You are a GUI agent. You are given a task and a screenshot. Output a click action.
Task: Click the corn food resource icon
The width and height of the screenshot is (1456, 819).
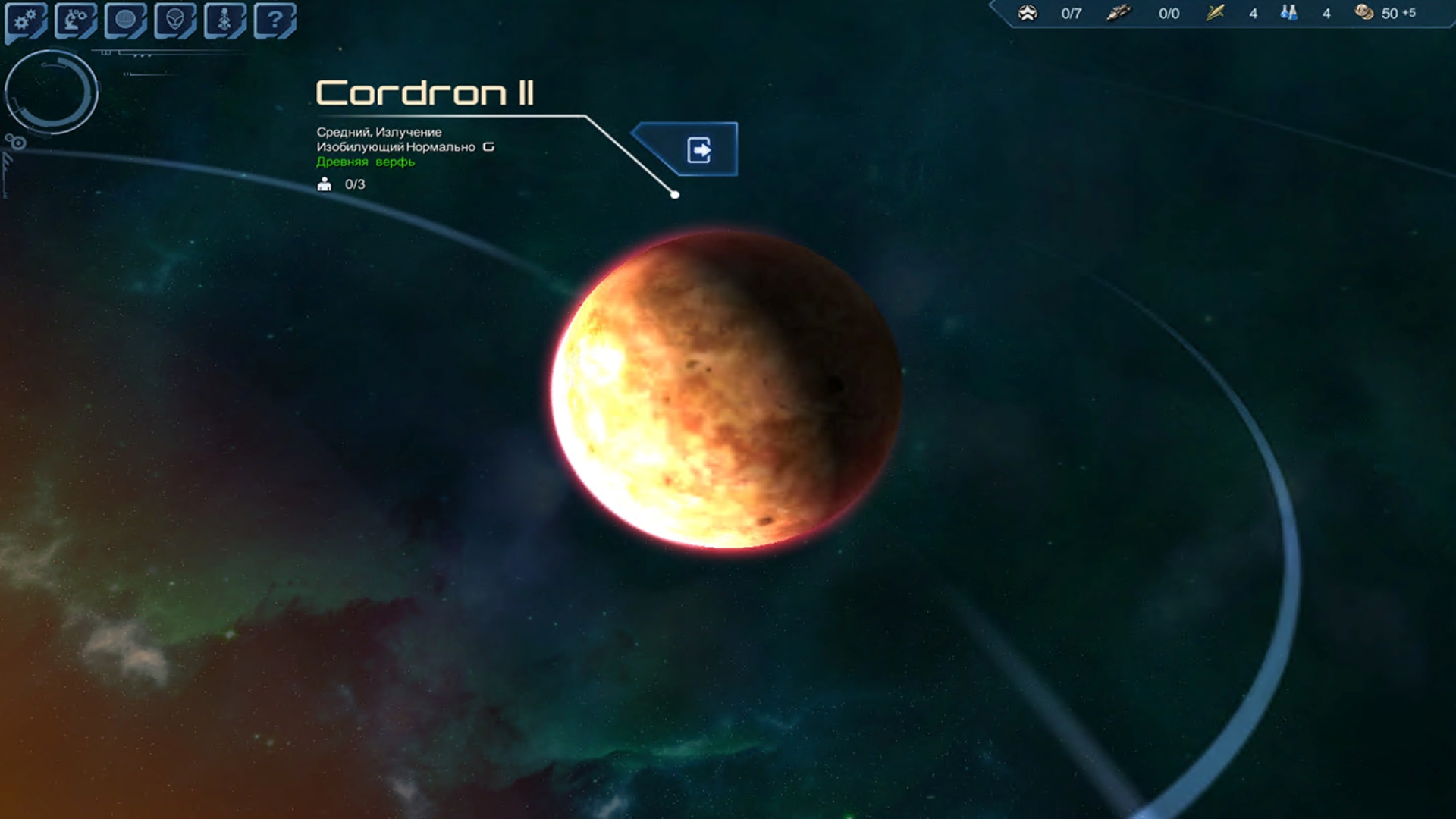pos(1215,13)
